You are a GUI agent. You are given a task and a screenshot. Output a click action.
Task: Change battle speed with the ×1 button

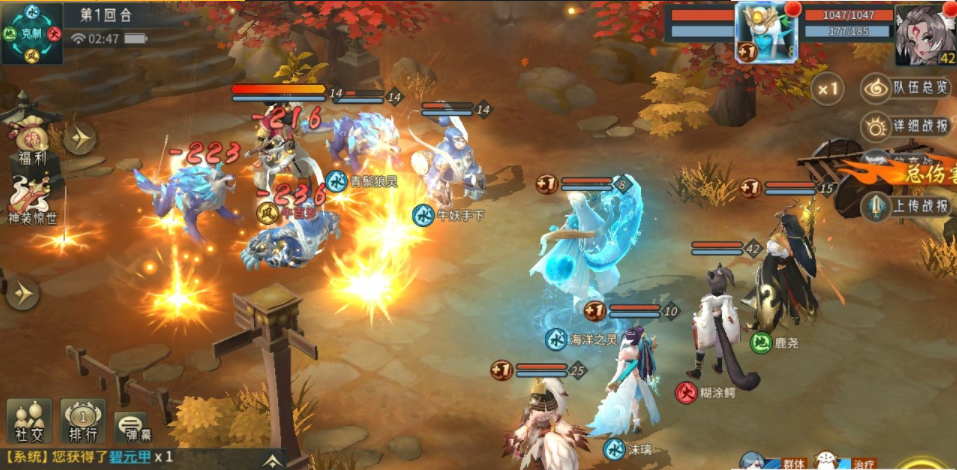pos(827,89)
